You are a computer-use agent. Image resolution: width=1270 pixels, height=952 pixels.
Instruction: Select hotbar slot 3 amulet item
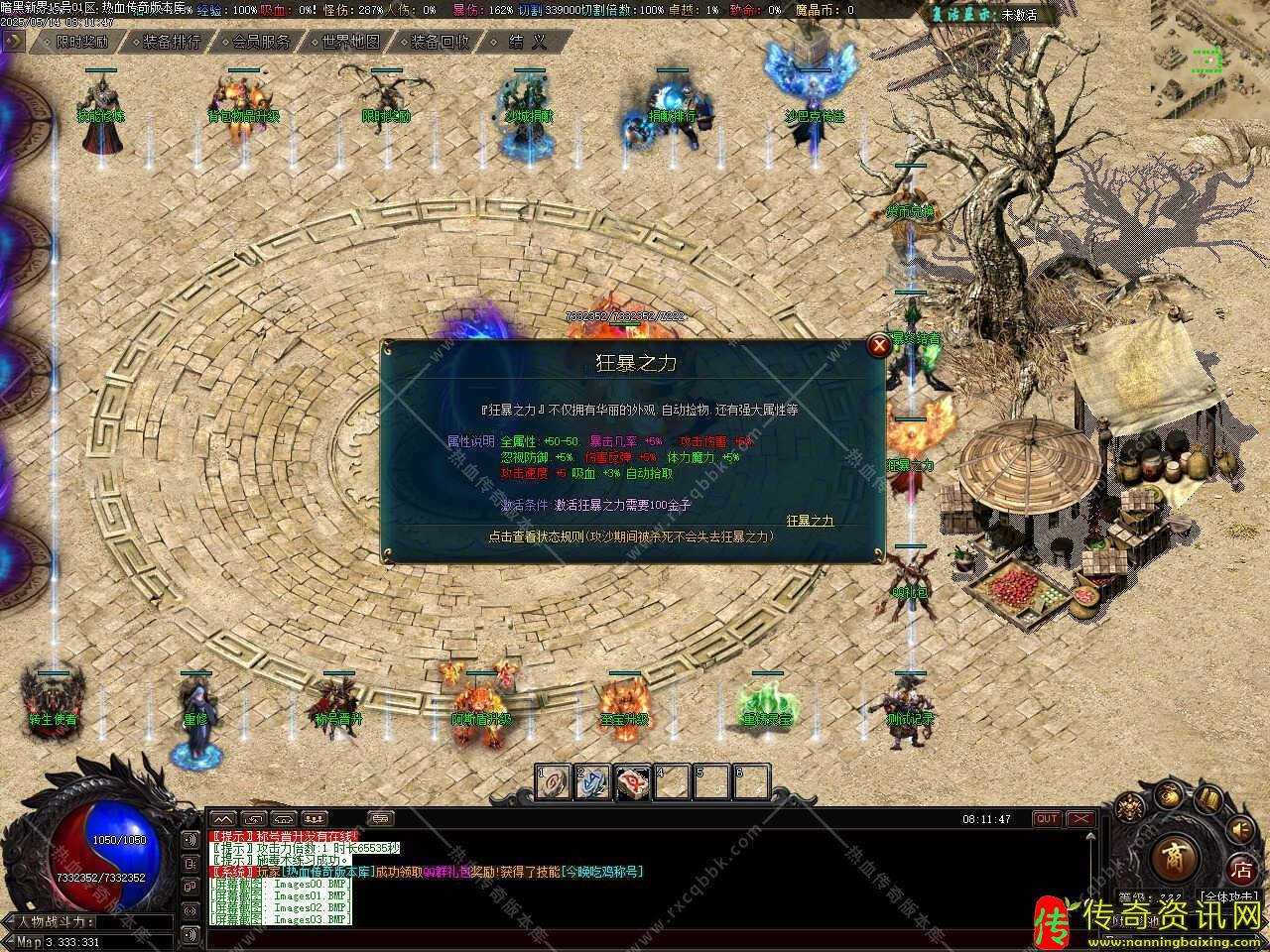pos(633,782)
